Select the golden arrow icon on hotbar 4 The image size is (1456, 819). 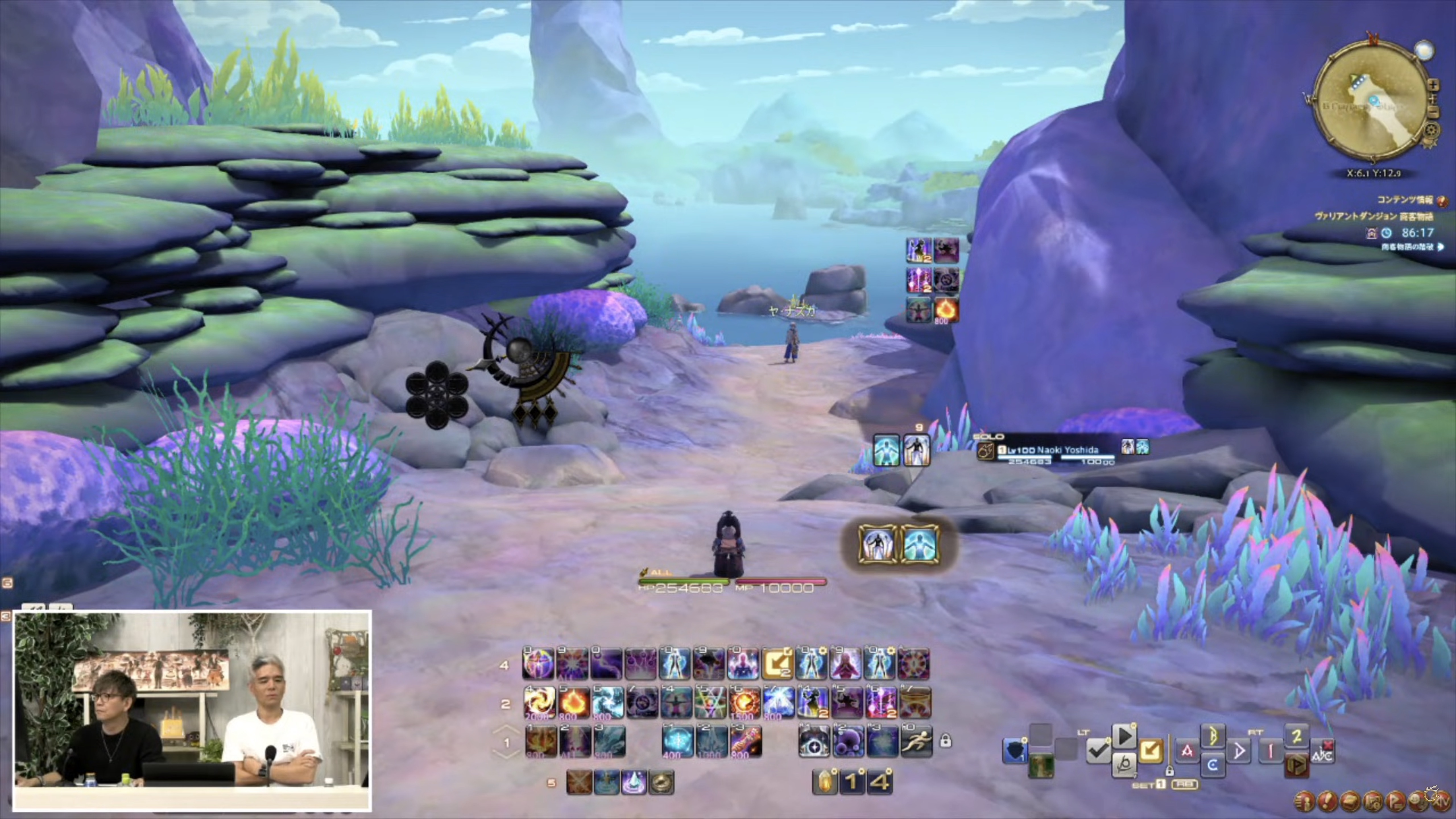[778, 663]
